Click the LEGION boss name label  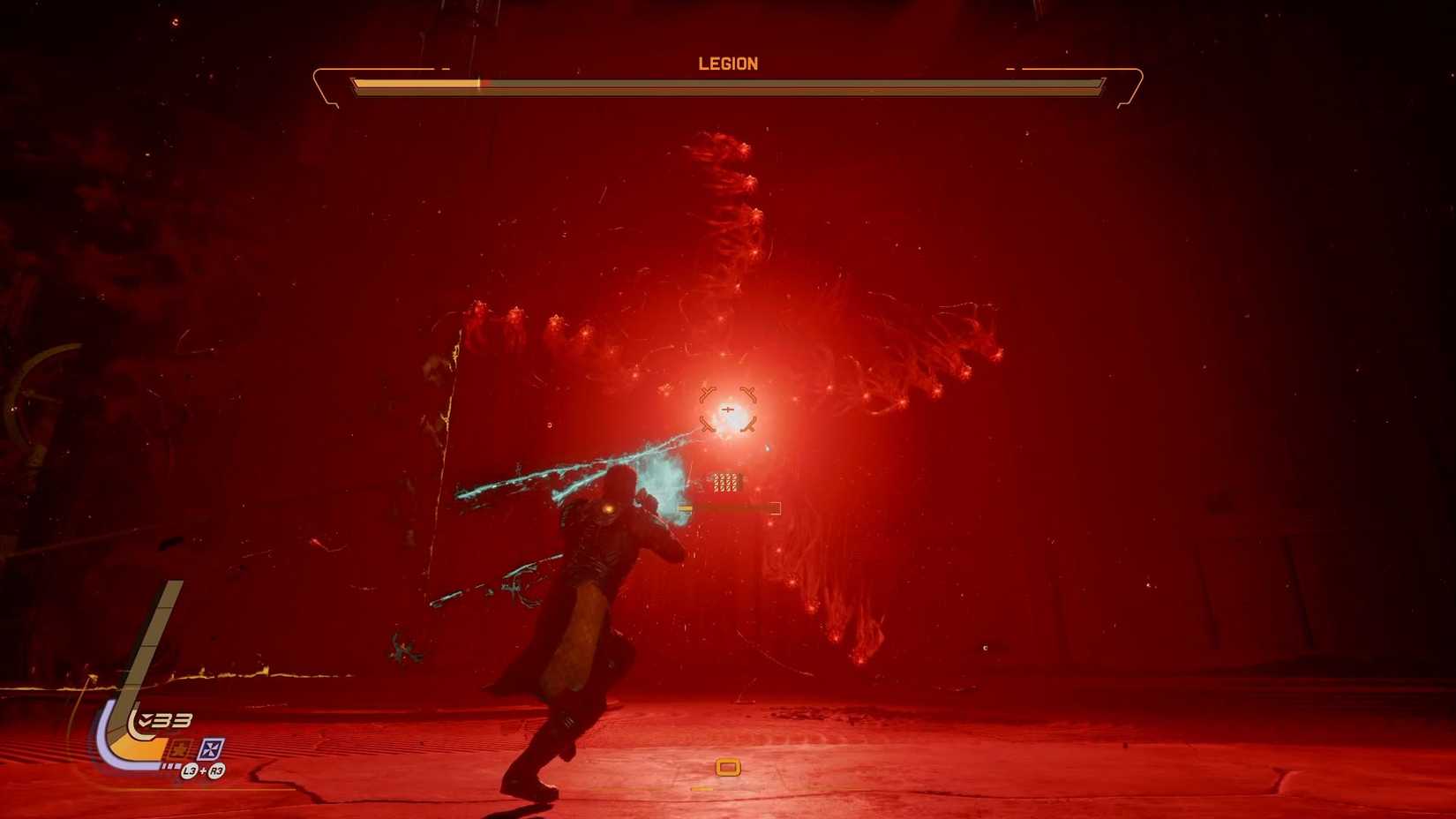pyautogui.click(x=728, y=65)
